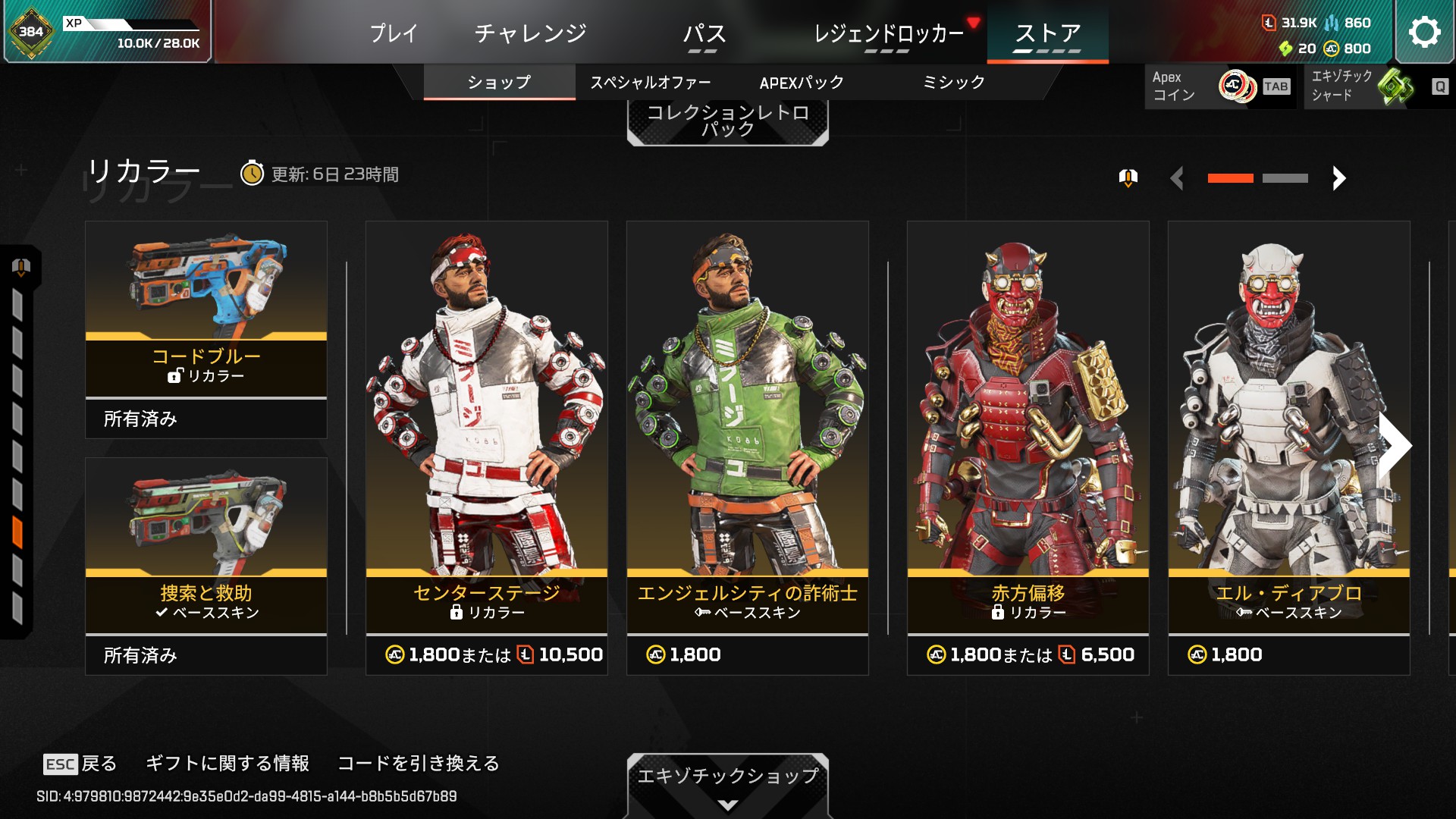This screenshot has height=819, width=1456.
Task: Open ギフトに関する情報
Action: [227, 763]
